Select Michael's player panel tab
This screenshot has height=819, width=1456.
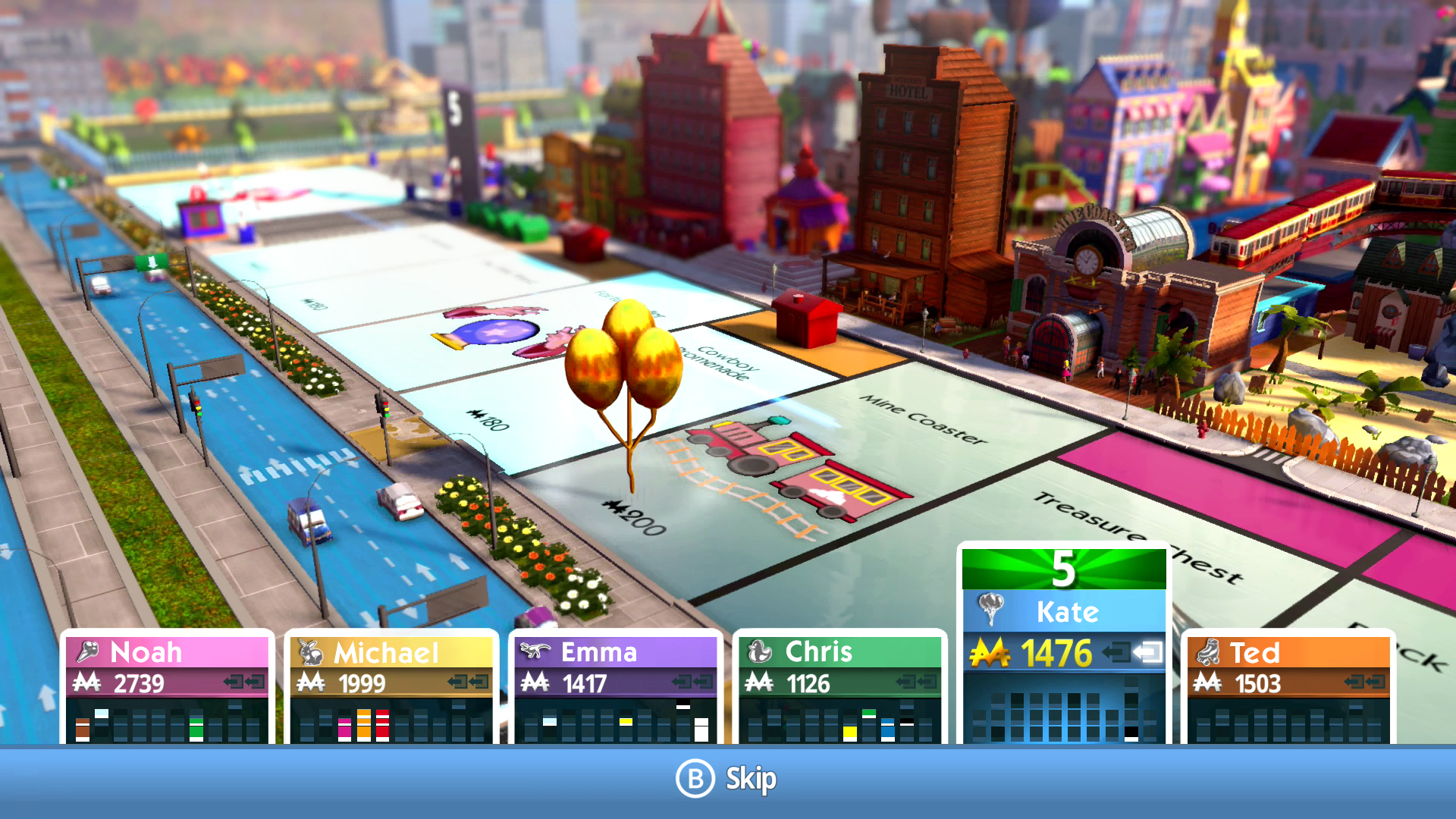click(387, 652)
